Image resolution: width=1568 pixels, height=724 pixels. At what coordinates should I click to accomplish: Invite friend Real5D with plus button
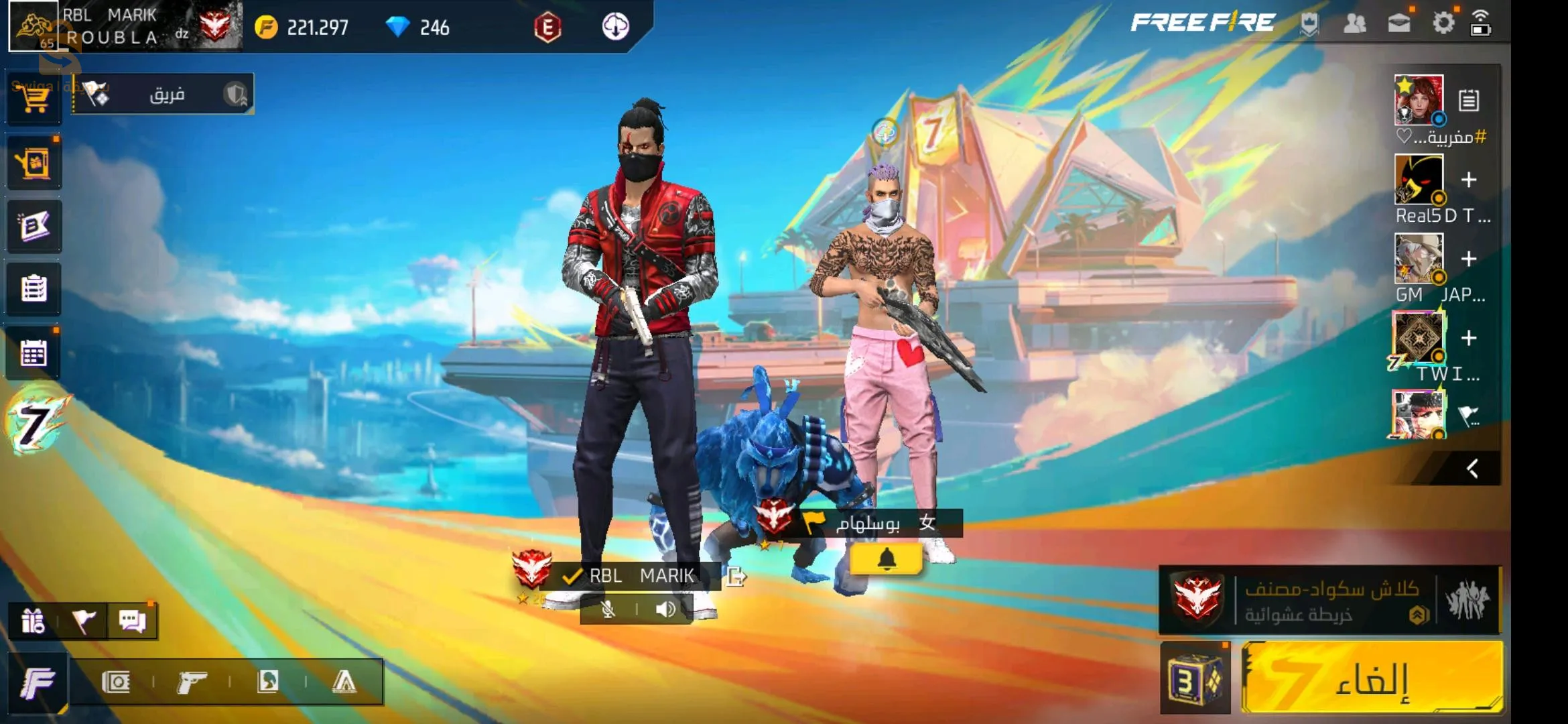click(x=1469, y=180)
